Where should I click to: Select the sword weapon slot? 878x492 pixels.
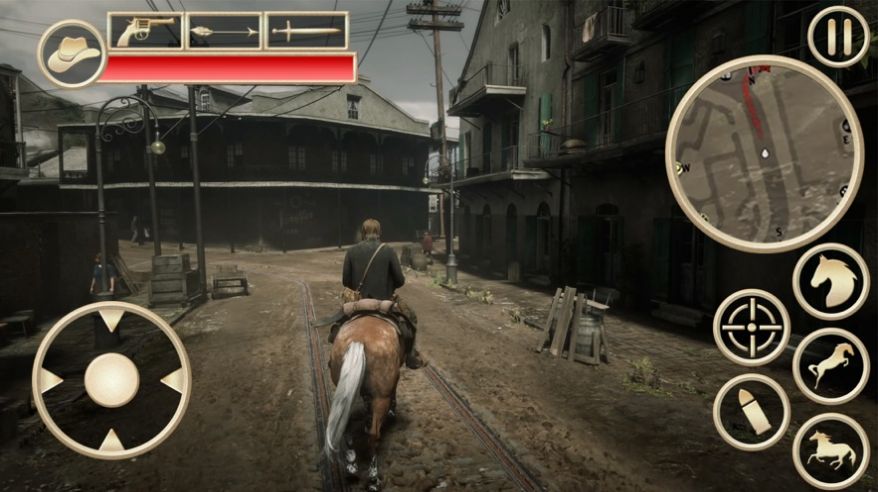point(307,31)
